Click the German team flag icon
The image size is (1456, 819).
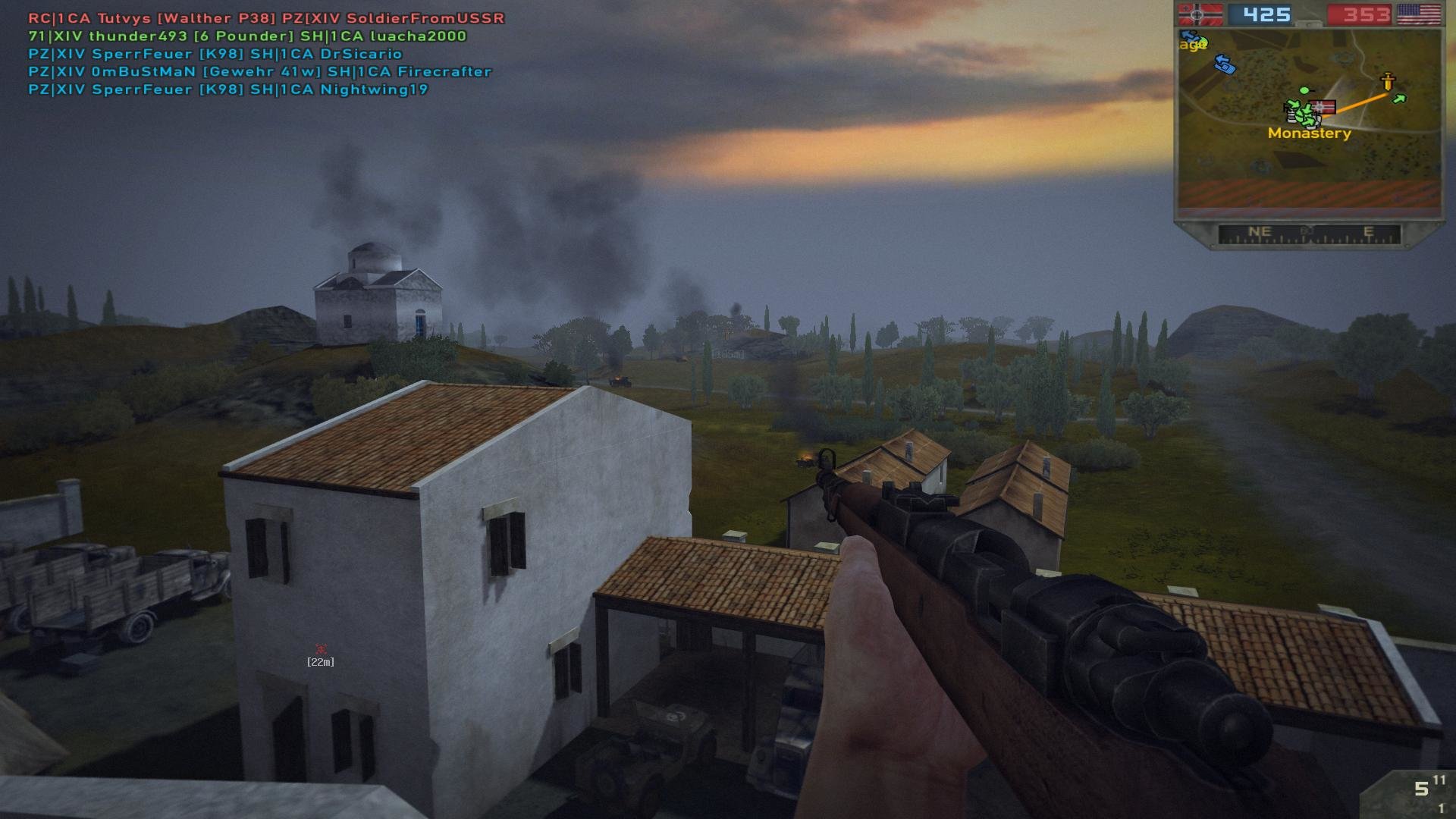pyautogui.click(x=1200, y=14)
